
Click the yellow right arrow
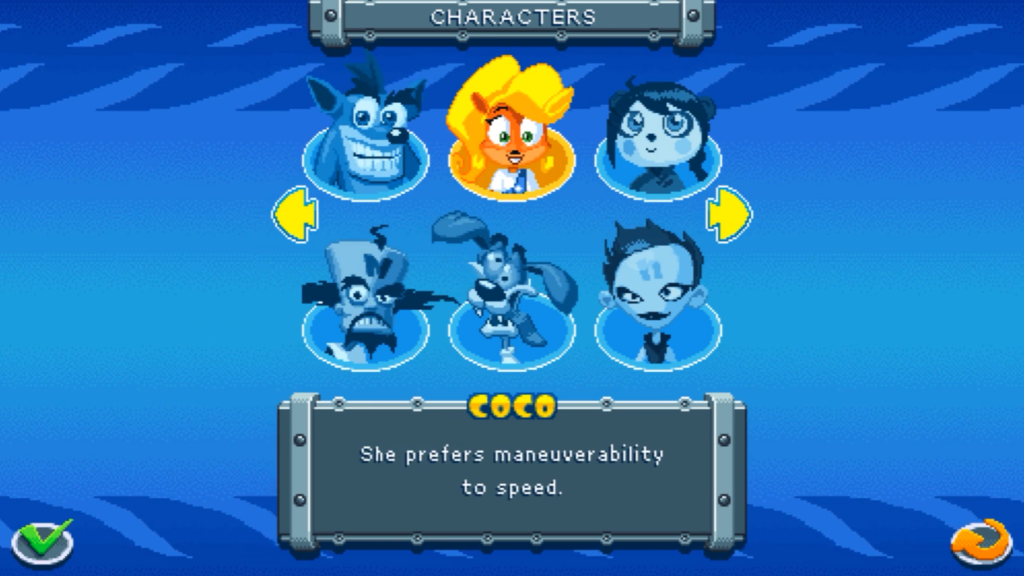pyautogui.click(x=729, y=213)
